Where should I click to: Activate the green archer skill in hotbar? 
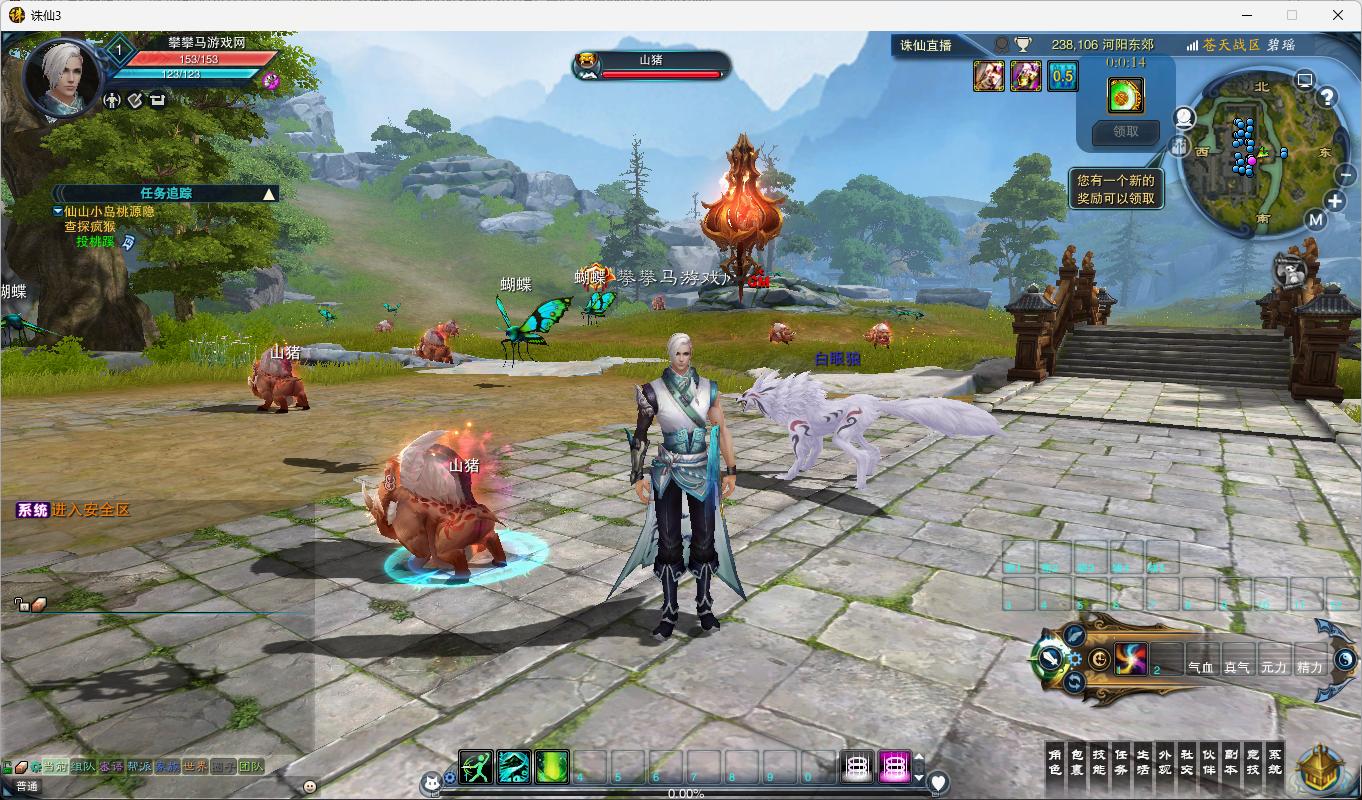coord(476,767)
